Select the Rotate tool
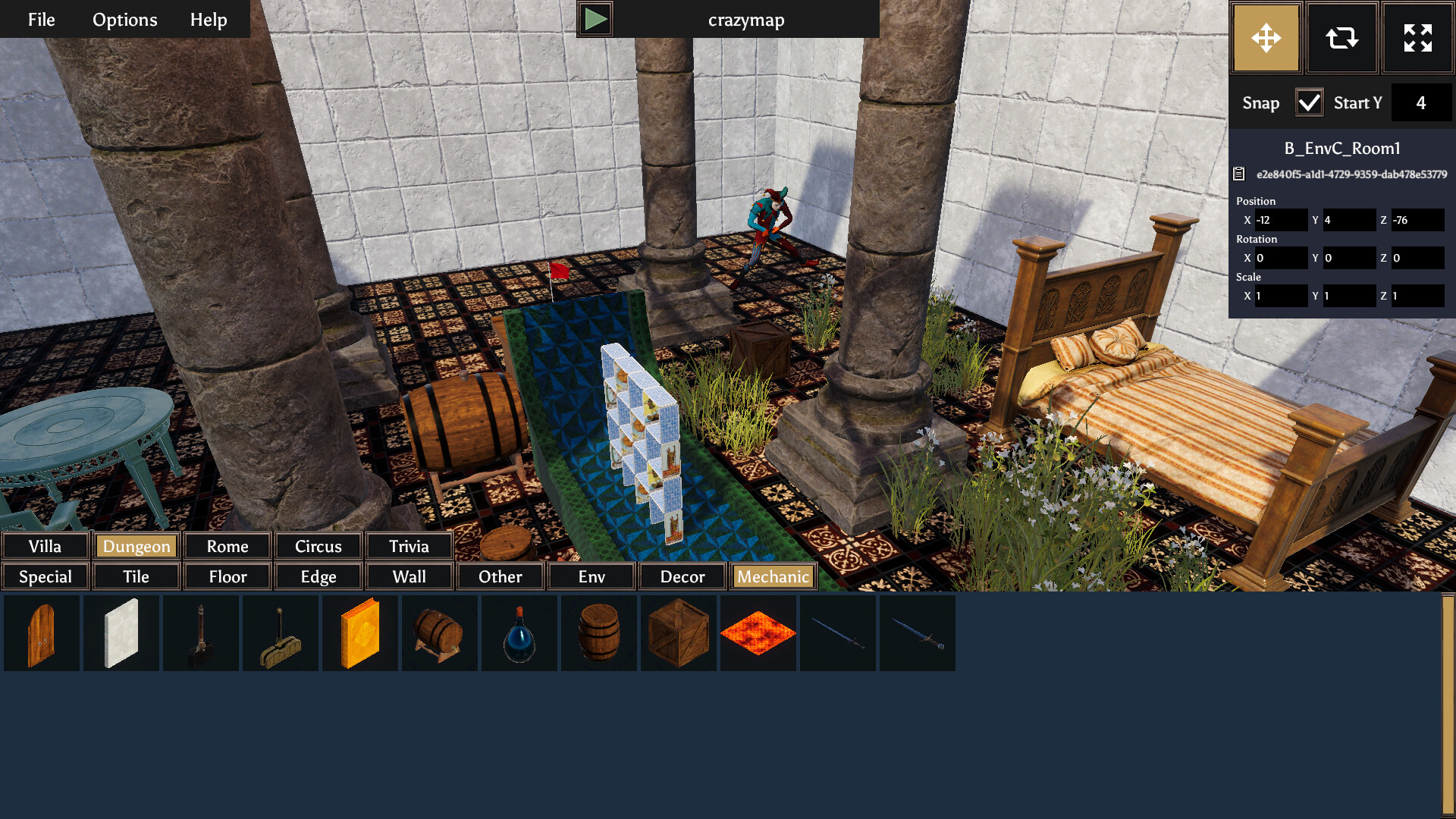1456x819 pixels. coord(1341,37)
